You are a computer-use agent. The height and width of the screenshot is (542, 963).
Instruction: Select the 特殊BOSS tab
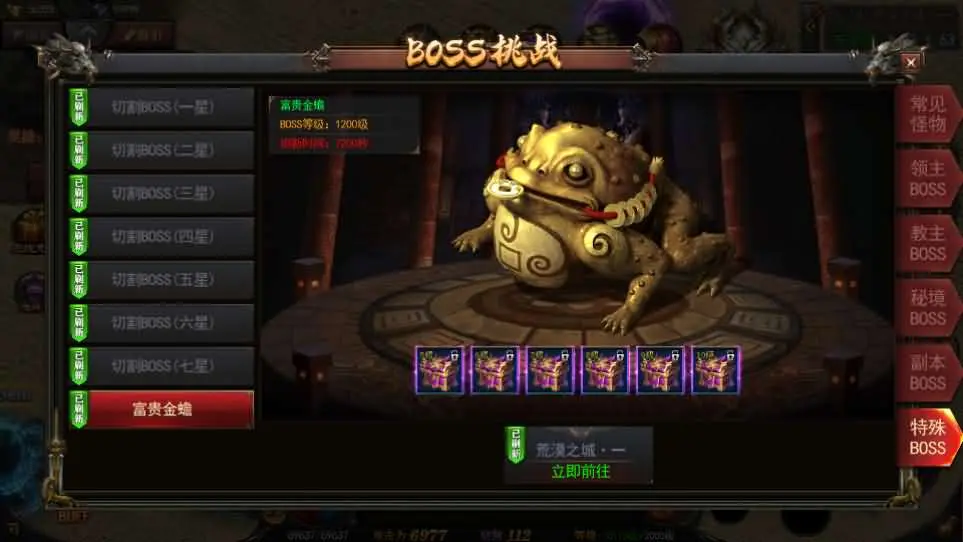[x=927, y=437]
